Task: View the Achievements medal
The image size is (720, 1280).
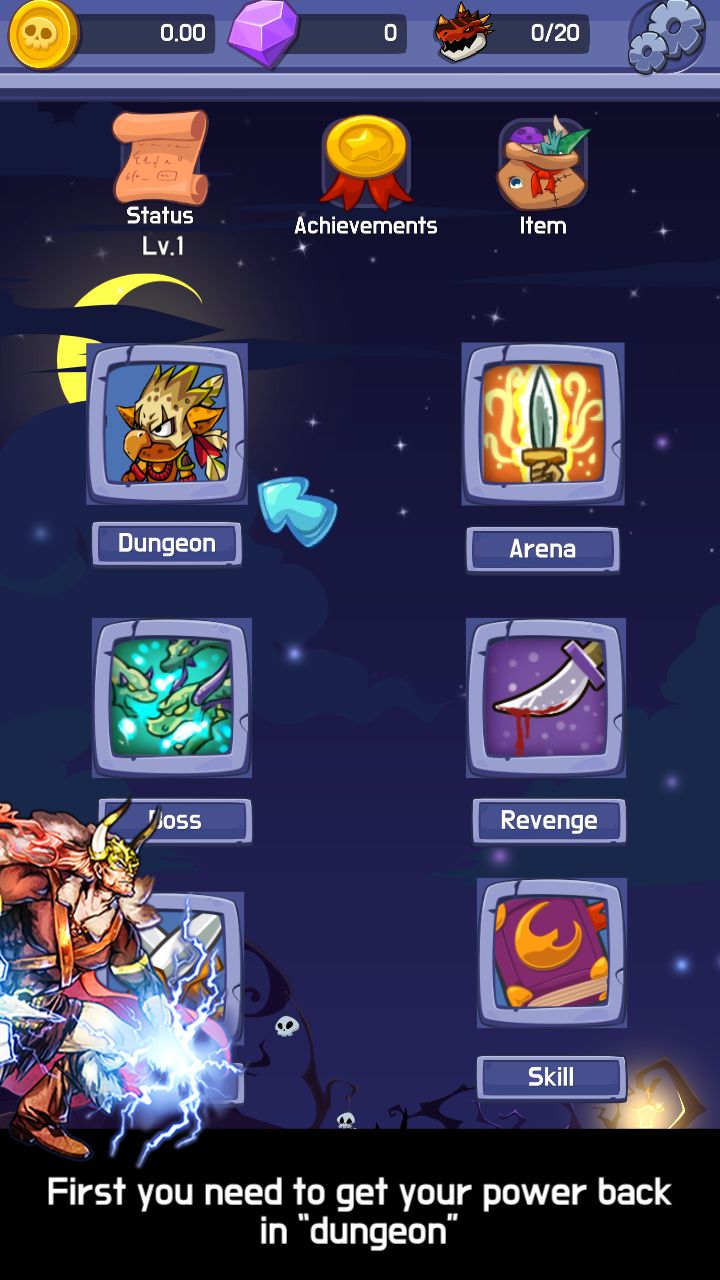Action: pyautogui.click(x=365, y=160)
